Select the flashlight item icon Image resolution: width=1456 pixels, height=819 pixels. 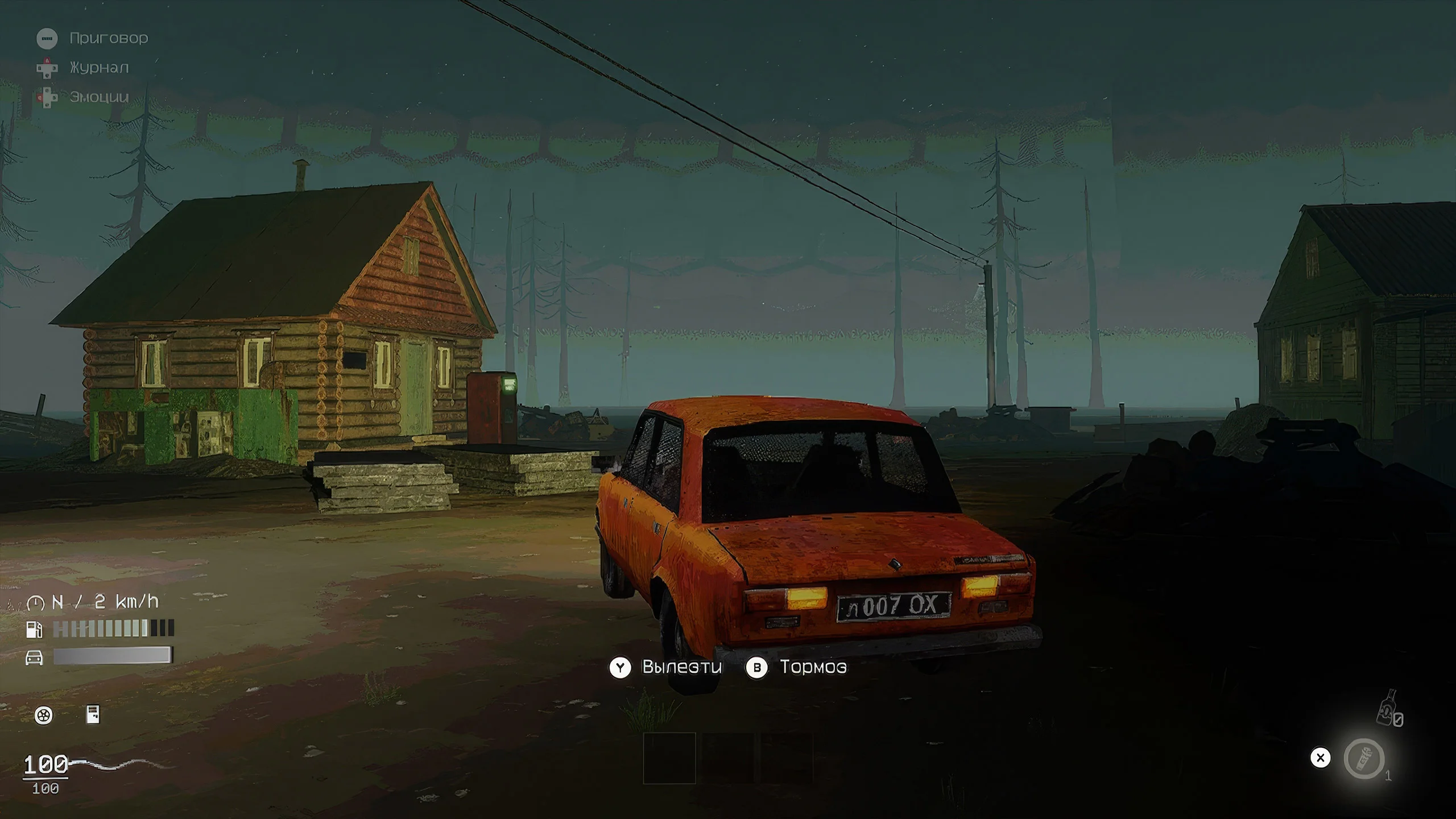pos(1364,758)
